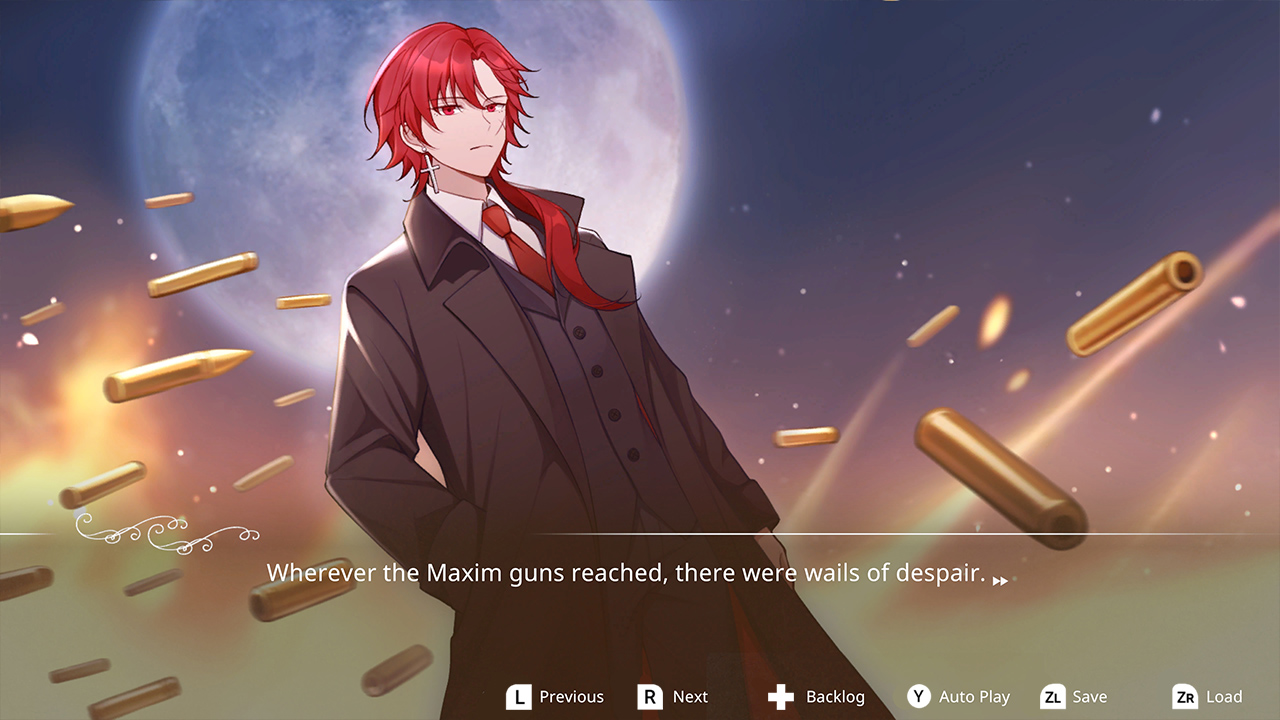The image size is (1280, 720).
Task: Click the Next label to advance dialogue
Action: (x=690, y=696)
